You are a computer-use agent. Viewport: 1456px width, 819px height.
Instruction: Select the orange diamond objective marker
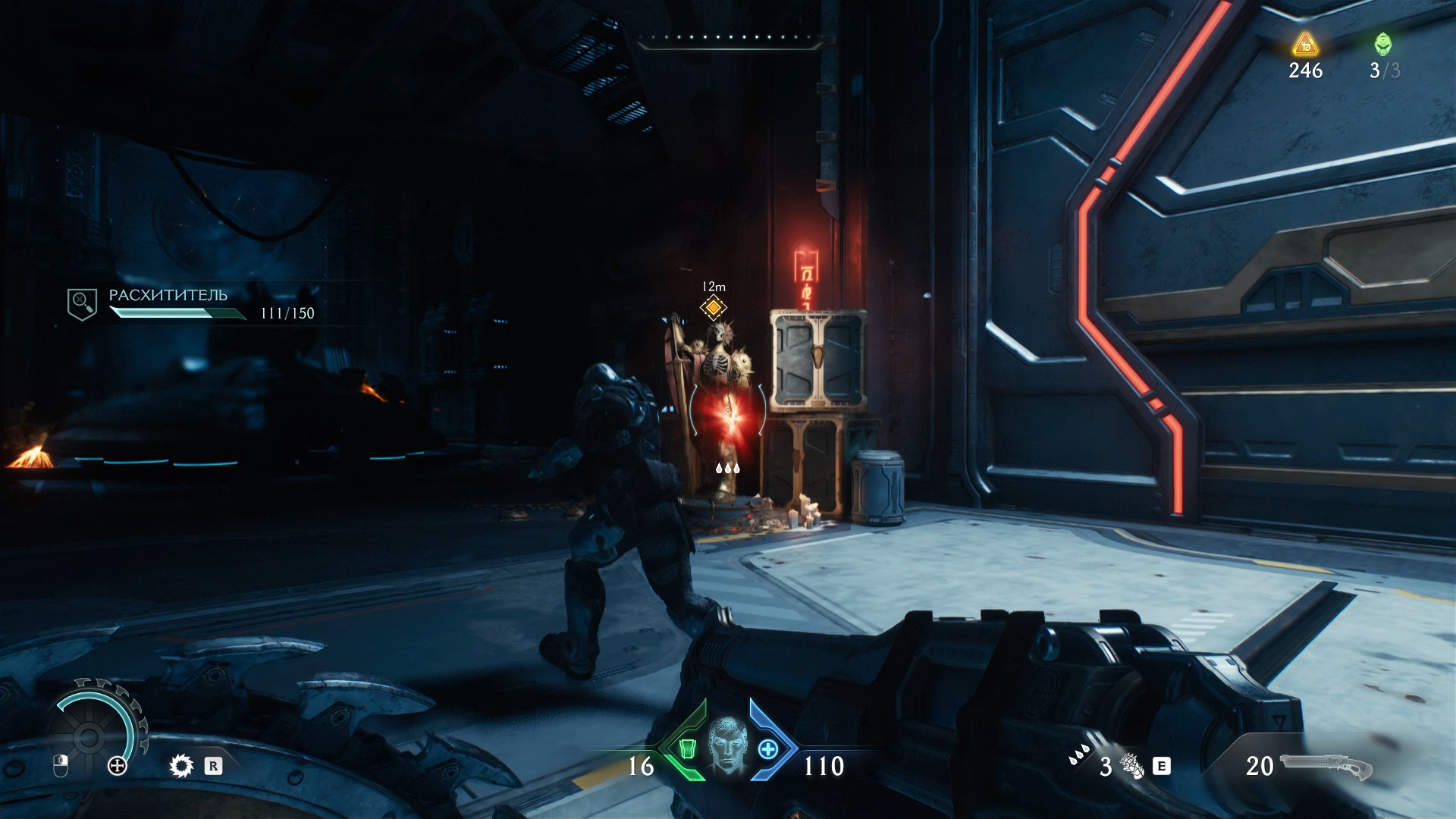click(713, 307)
